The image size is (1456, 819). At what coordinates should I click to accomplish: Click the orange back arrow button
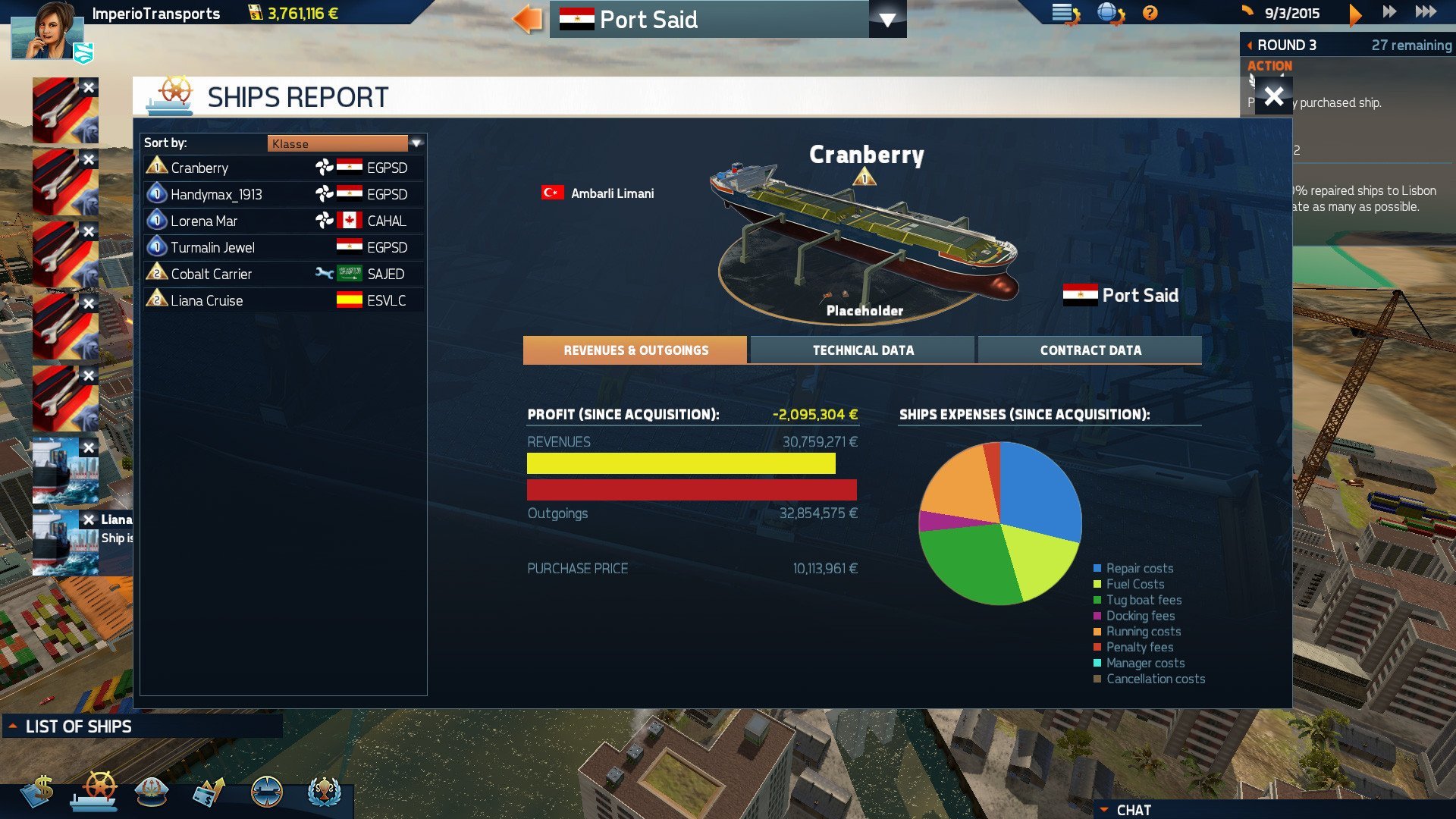point(528,19)
